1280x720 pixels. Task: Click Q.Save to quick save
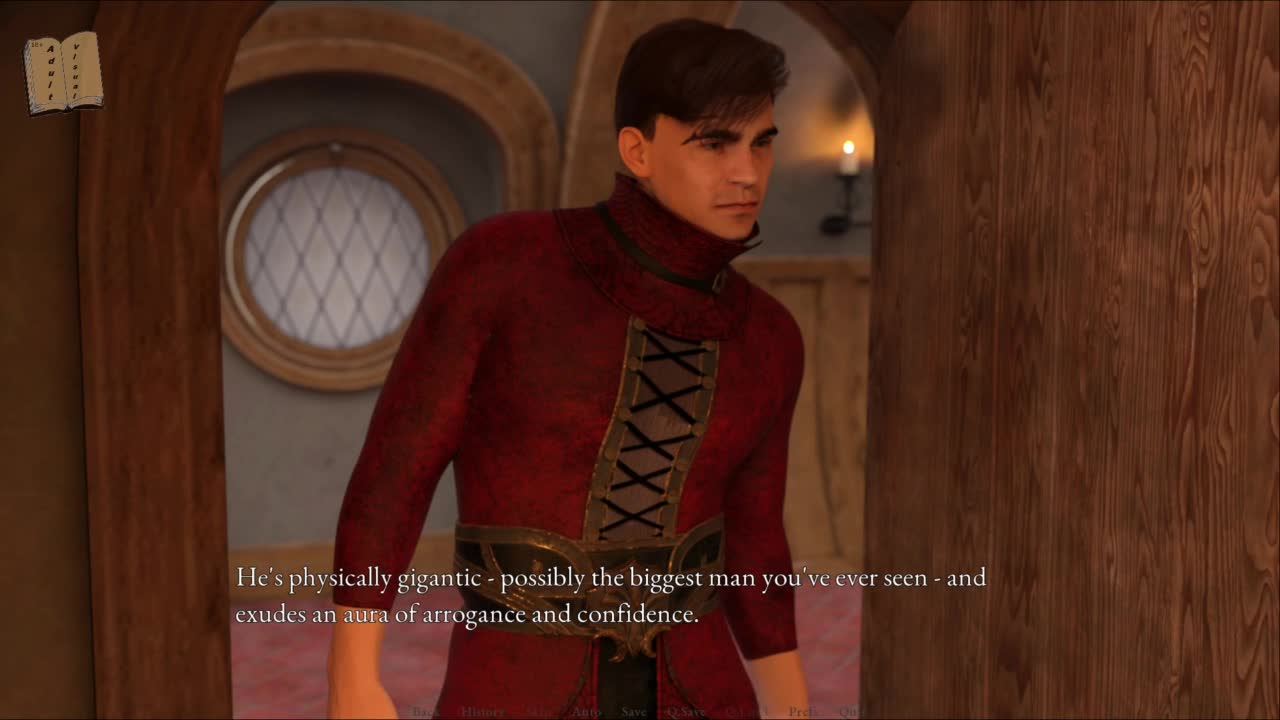tap(686, 712)
